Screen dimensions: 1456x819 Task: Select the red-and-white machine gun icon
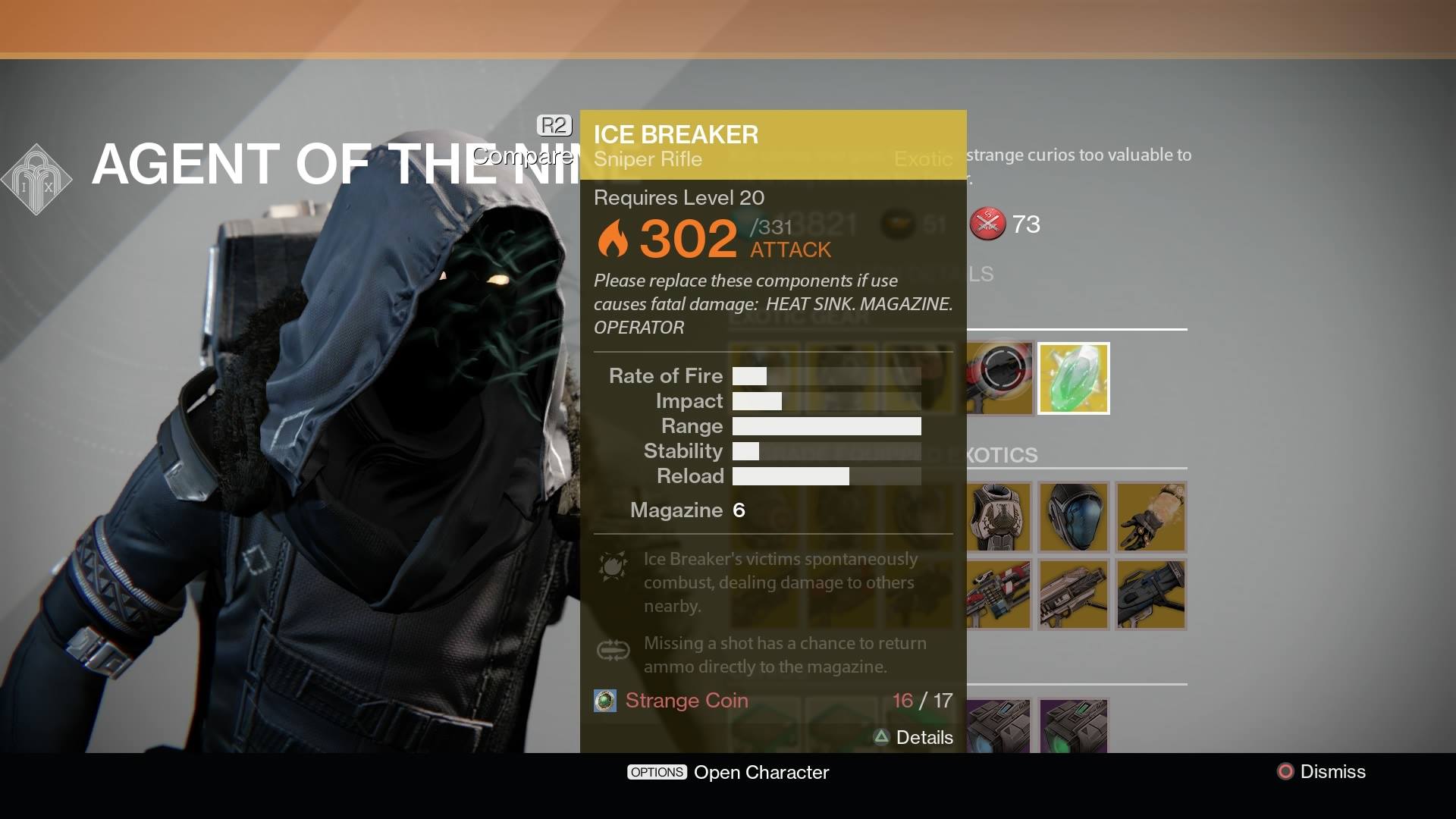pos(999,595)
